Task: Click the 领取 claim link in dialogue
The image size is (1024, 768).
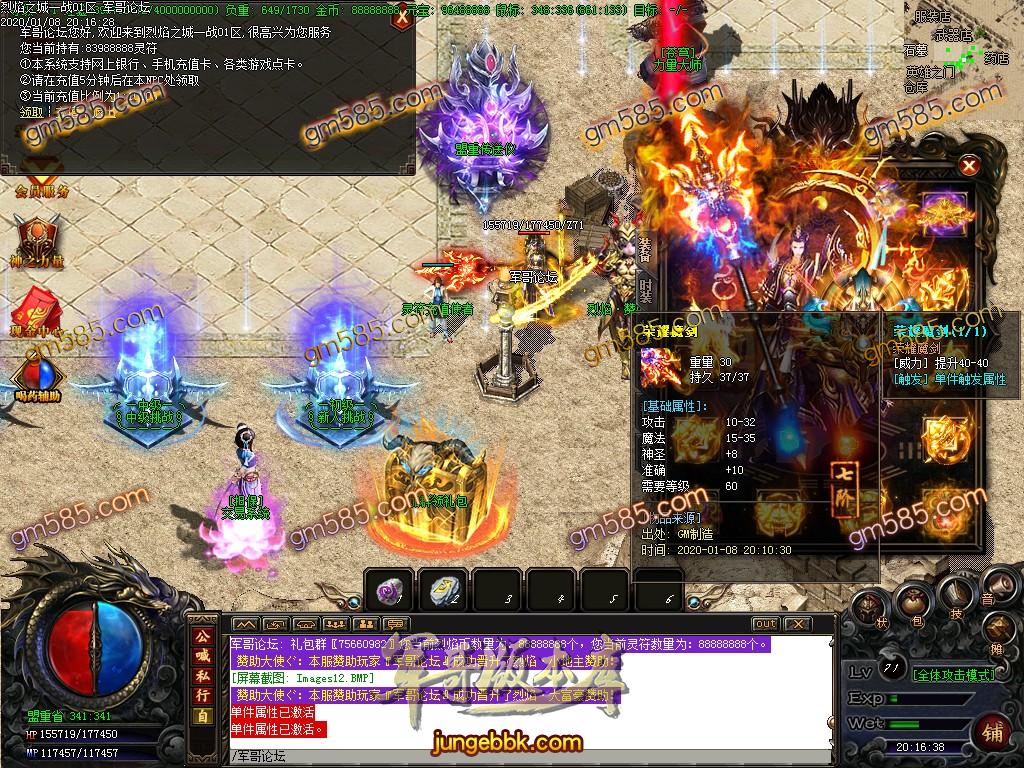Action: coord(32,113)
